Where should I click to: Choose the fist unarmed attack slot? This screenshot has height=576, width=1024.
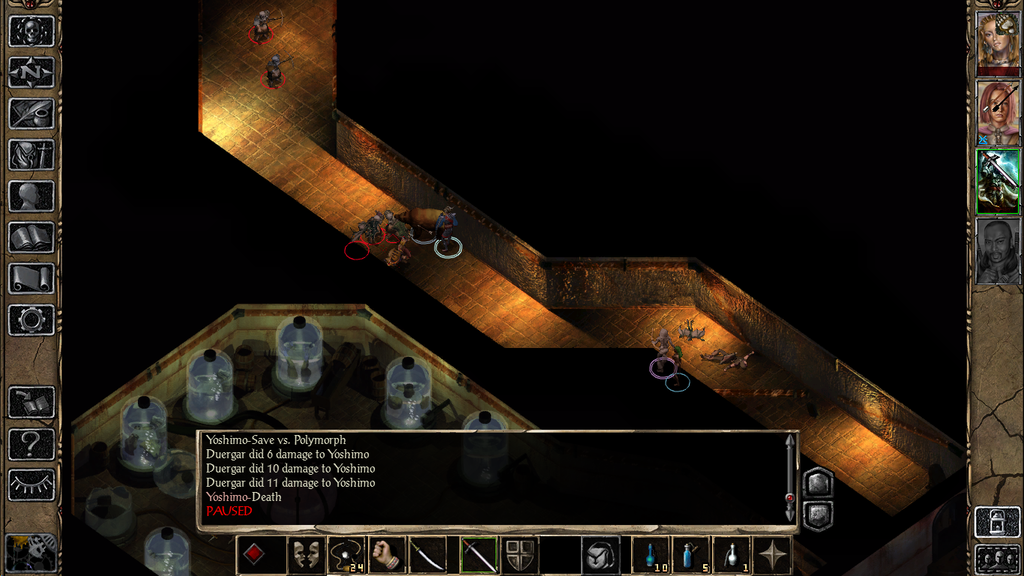[x=387, y=555]
